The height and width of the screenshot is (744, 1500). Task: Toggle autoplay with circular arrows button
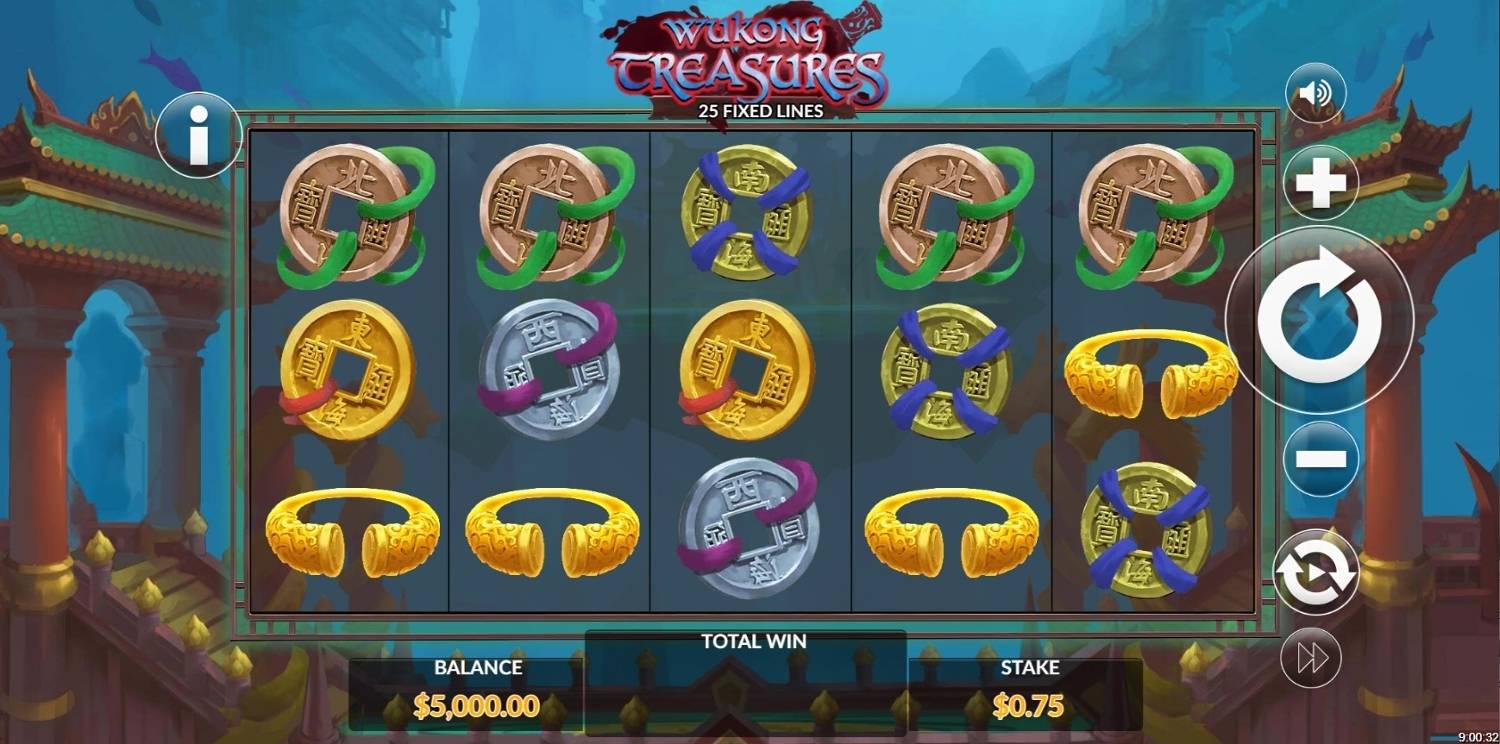(1318, 570)
